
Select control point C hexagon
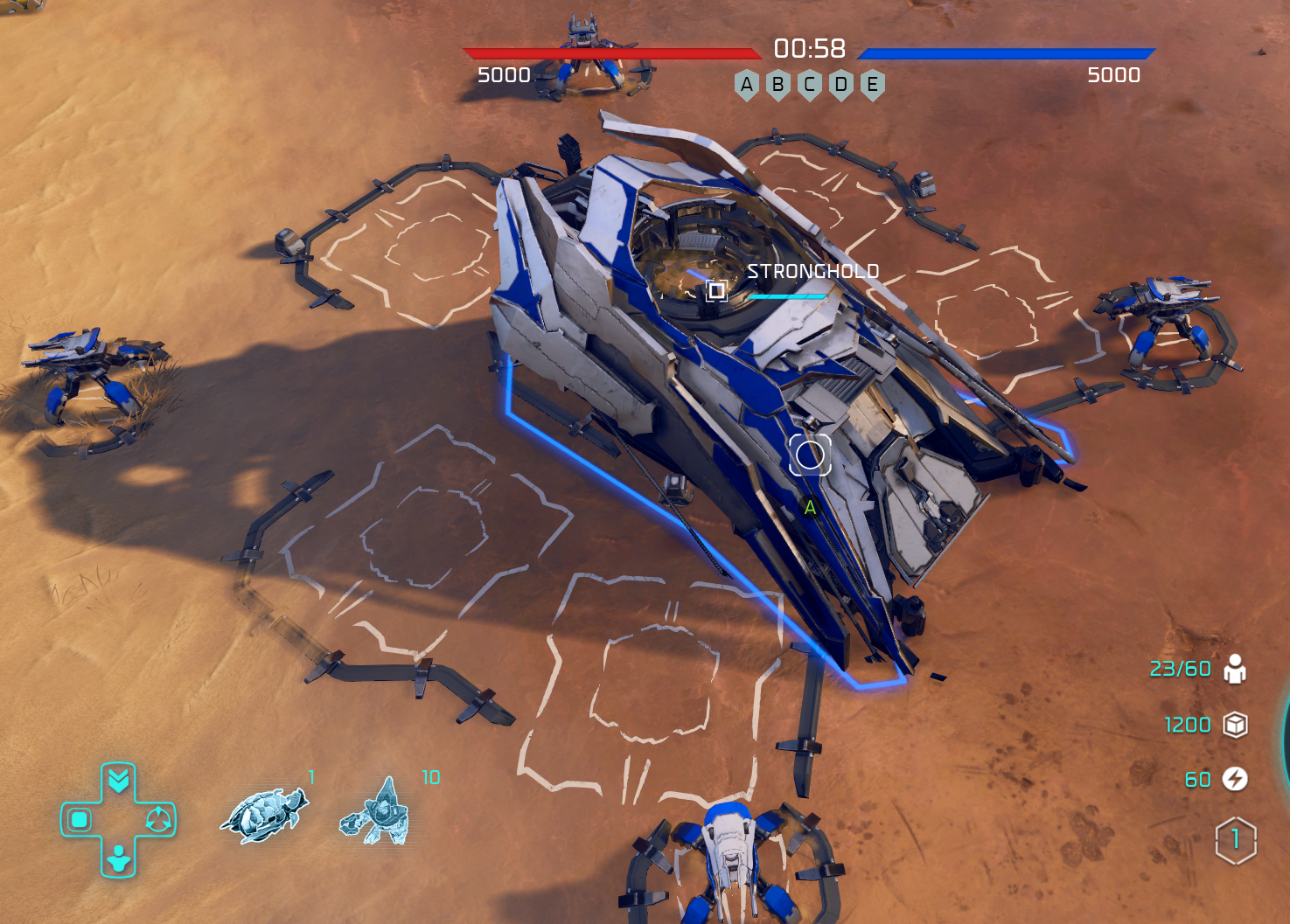click(x=810, y=85)
